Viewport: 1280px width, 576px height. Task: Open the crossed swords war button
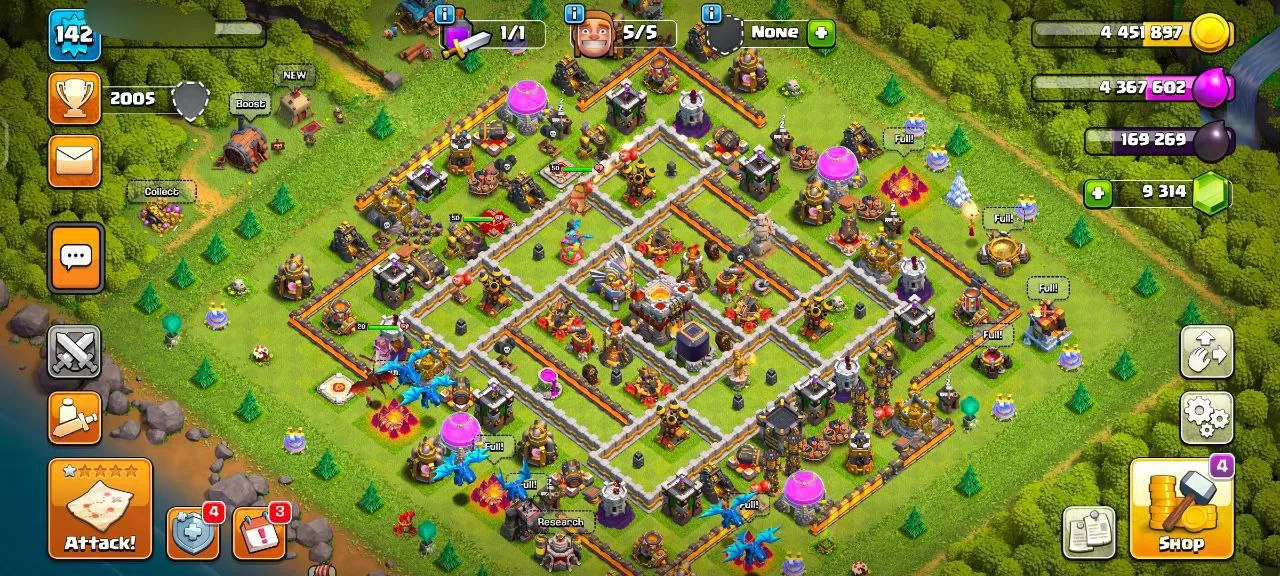point(75,351)
